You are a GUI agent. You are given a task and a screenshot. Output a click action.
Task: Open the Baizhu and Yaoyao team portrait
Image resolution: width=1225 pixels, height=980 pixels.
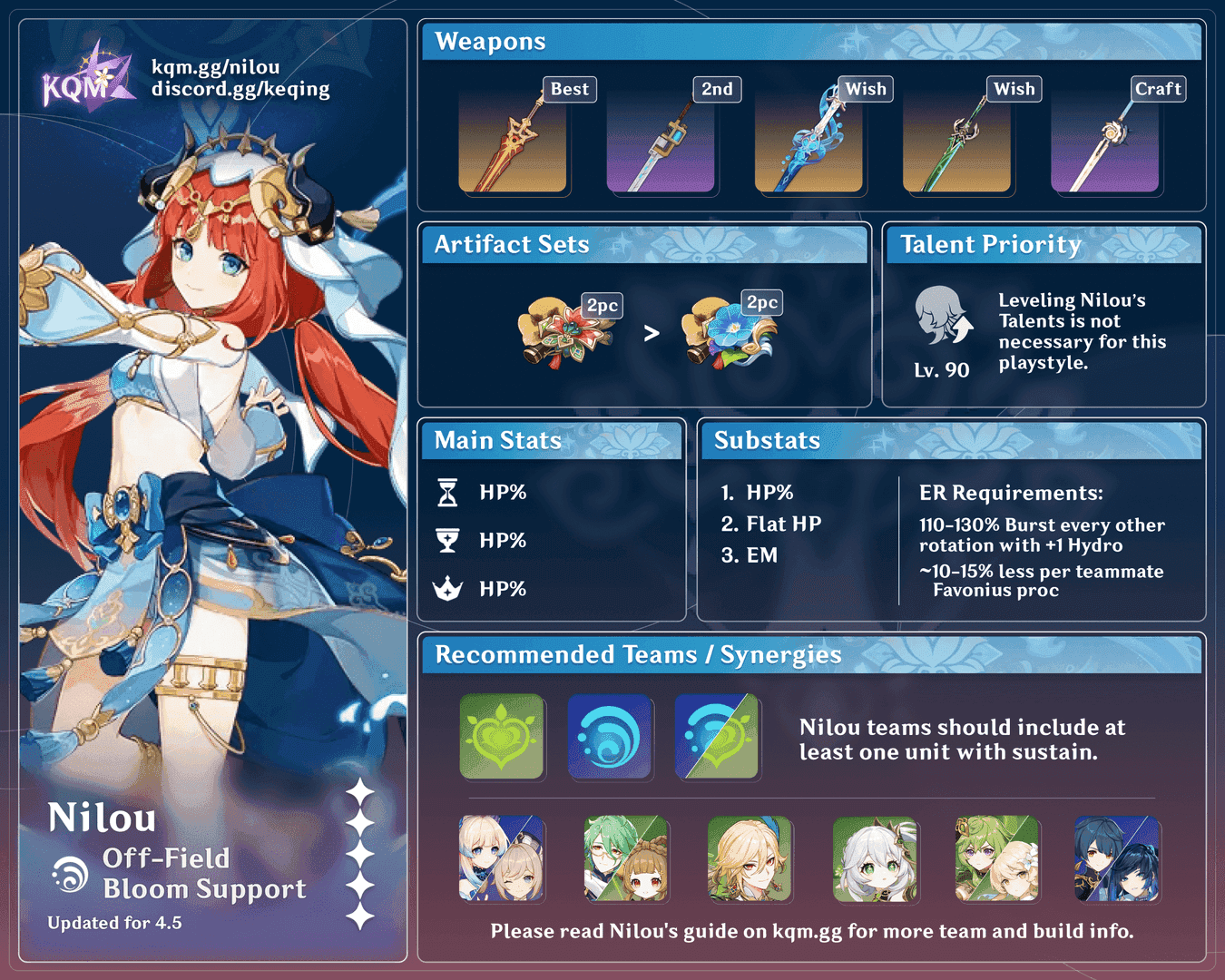point(626,858)
